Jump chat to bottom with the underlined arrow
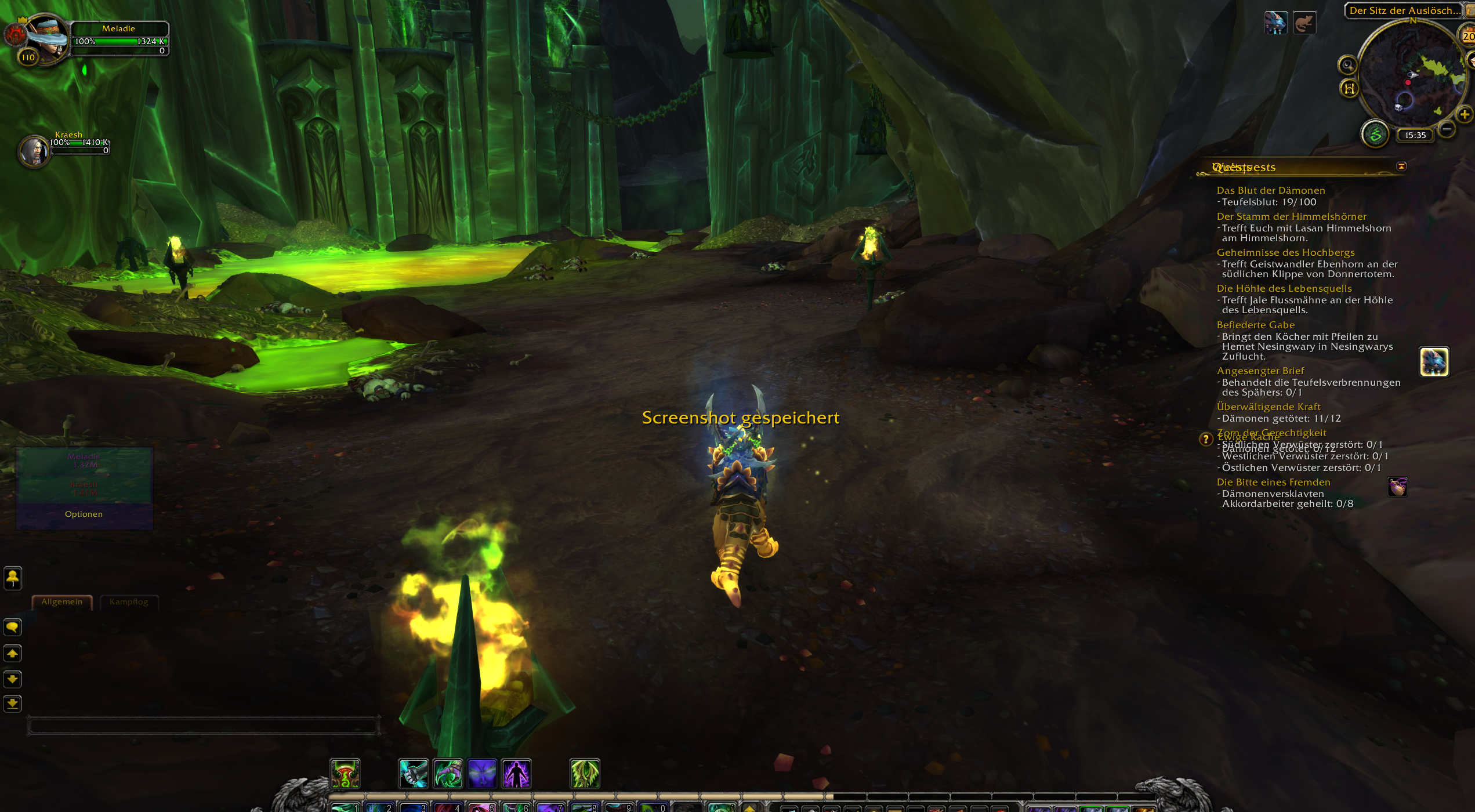 tap(12, 704)
